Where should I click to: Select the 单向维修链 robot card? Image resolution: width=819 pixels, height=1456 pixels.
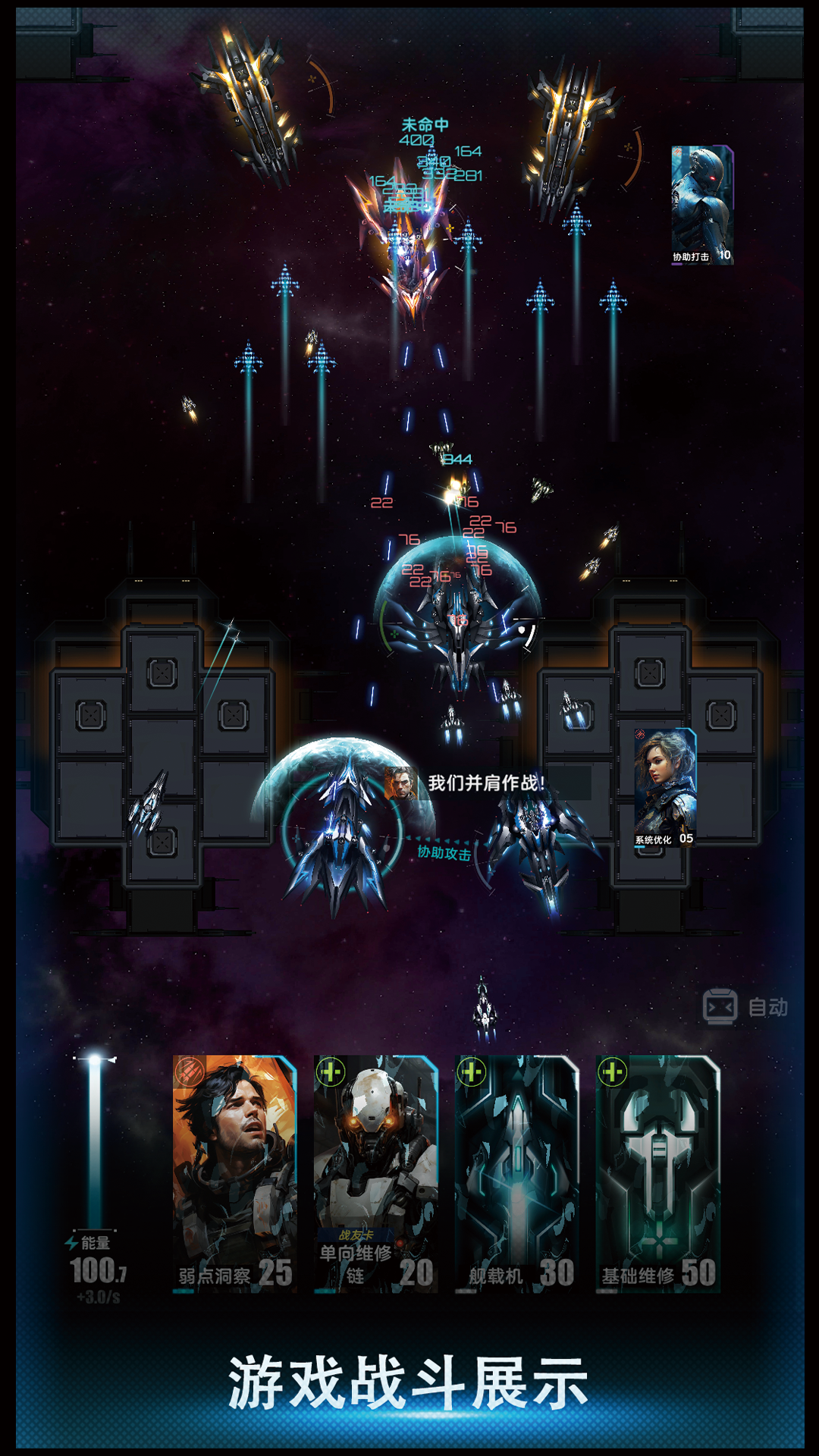375,1172
